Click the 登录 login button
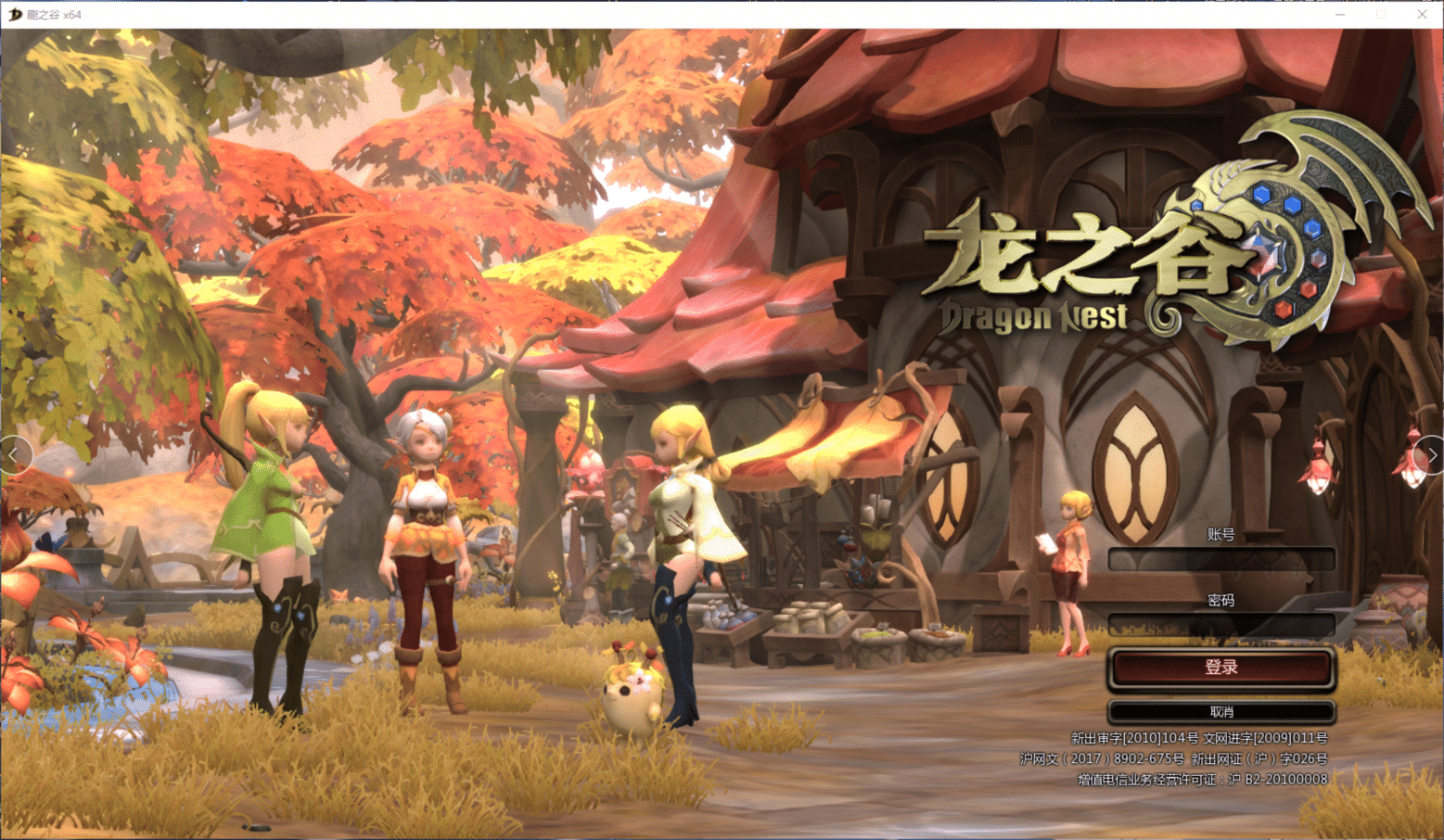The width and height of the screenshot is (1444, 840). coord(1220,668)
